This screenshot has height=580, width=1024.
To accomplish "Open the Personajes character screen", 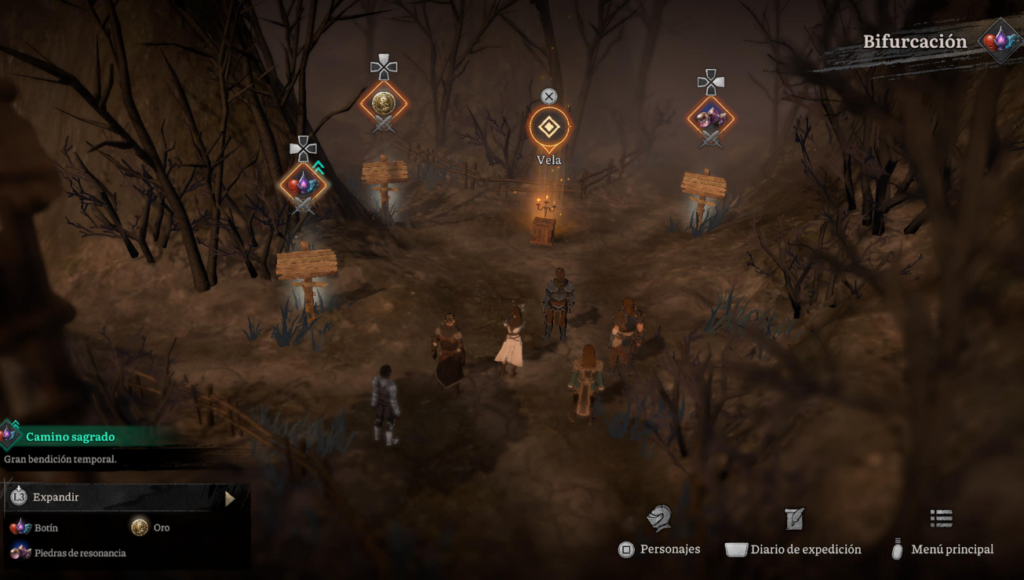I will (x=659, y=533).
